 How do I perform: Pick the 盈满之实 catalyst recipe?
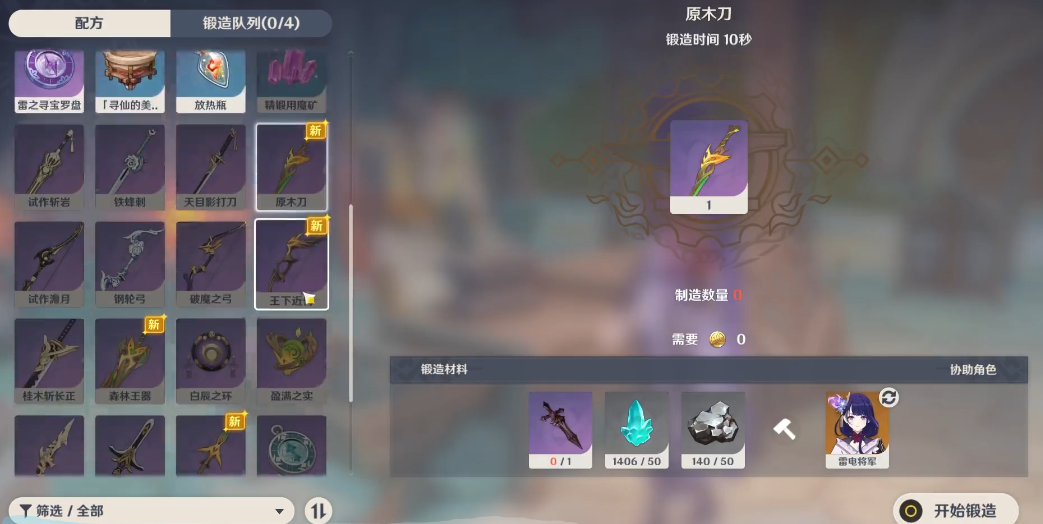point(291,360)
